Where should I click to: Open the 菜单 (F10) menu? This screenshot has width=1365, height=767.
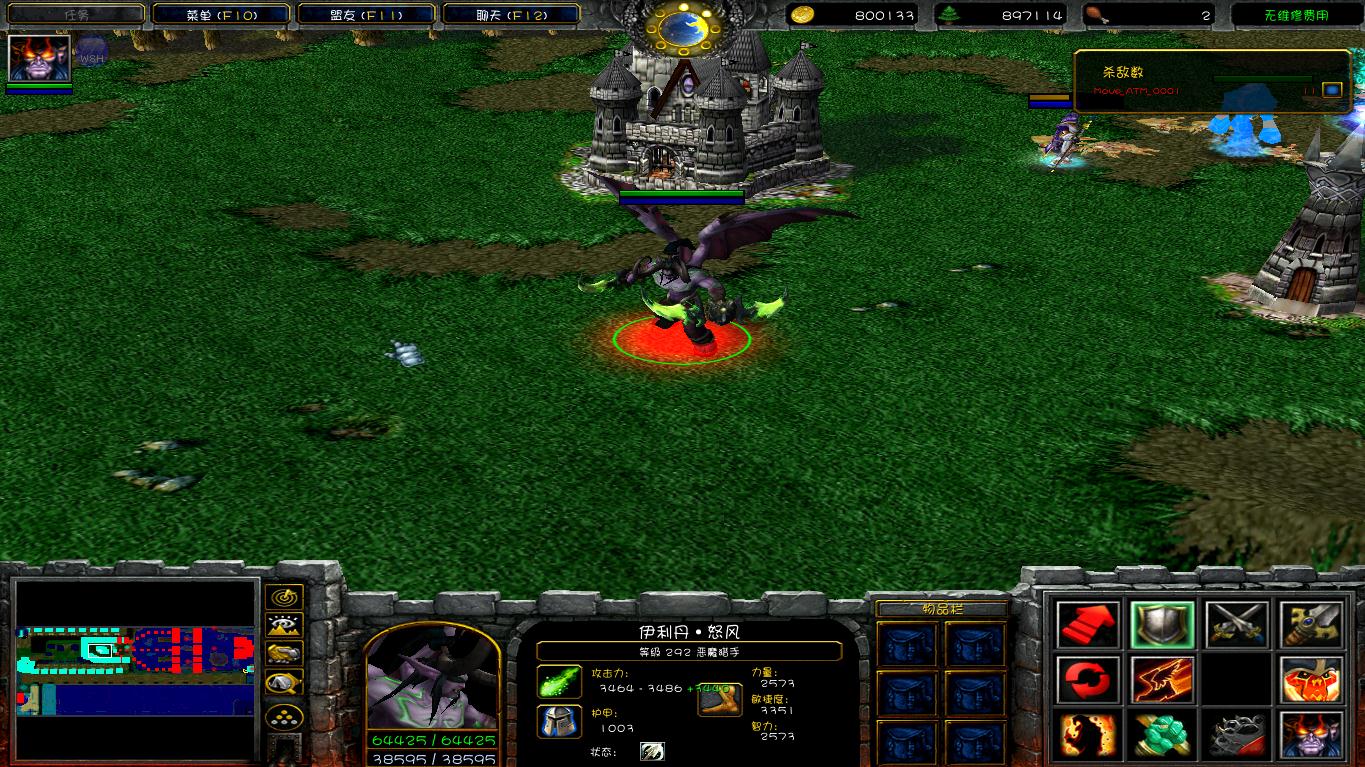(221, 15)
